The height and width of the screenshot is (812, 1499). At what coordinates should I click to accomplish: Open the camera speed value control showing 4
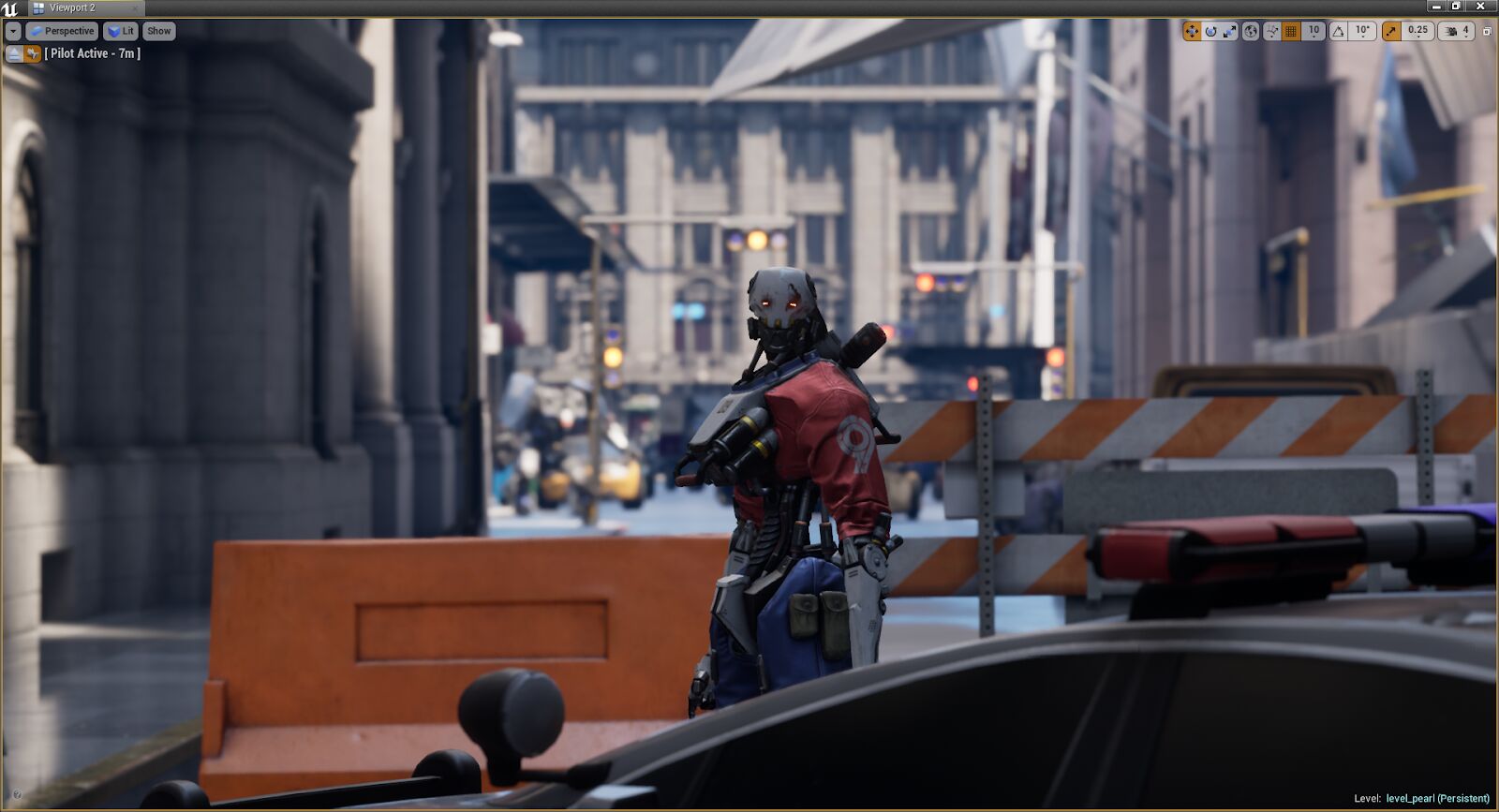coord(1466,31)
